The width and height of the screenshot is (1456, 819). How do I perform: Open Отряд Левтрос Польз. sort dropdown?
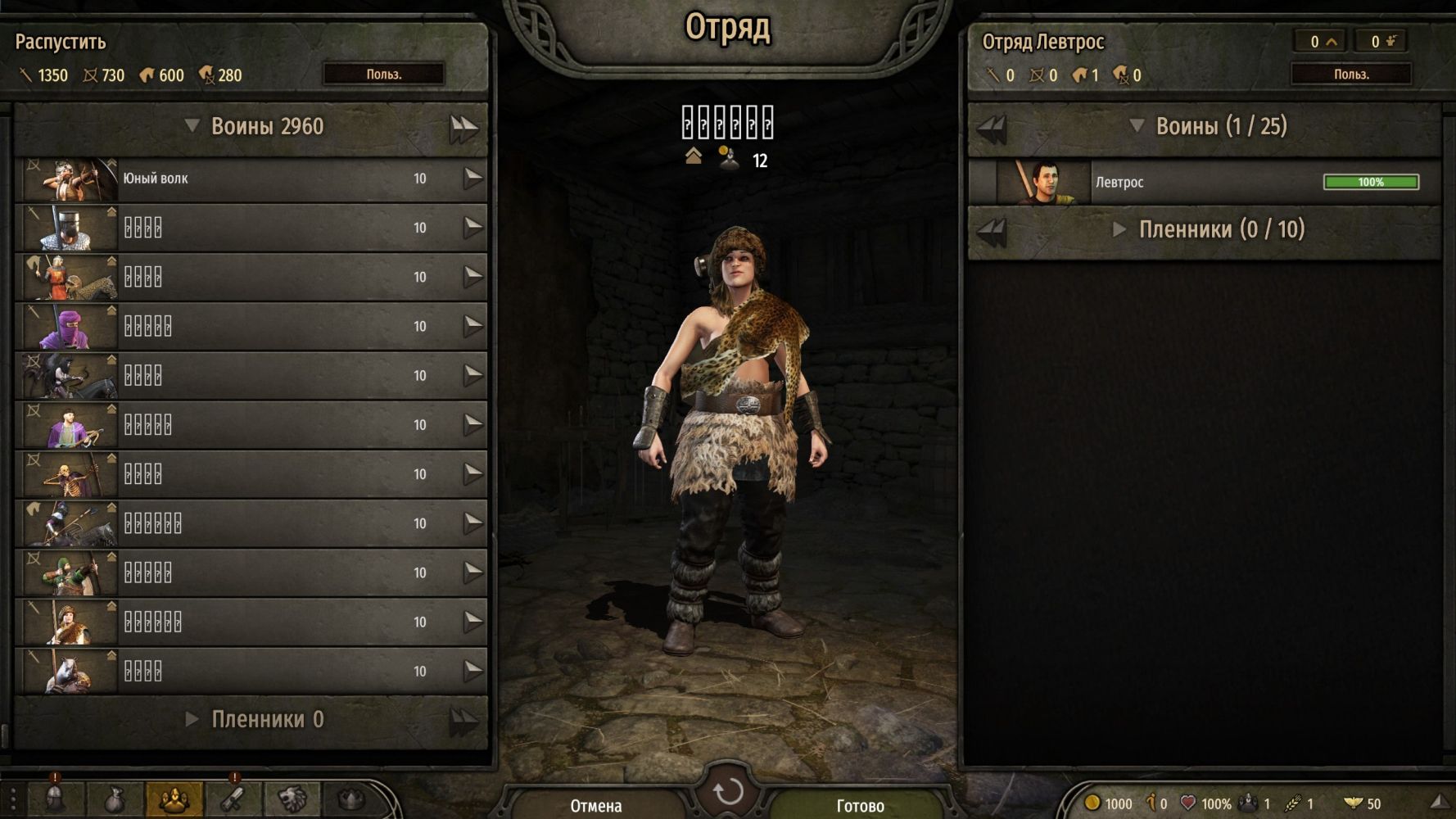coord(1350,75)
